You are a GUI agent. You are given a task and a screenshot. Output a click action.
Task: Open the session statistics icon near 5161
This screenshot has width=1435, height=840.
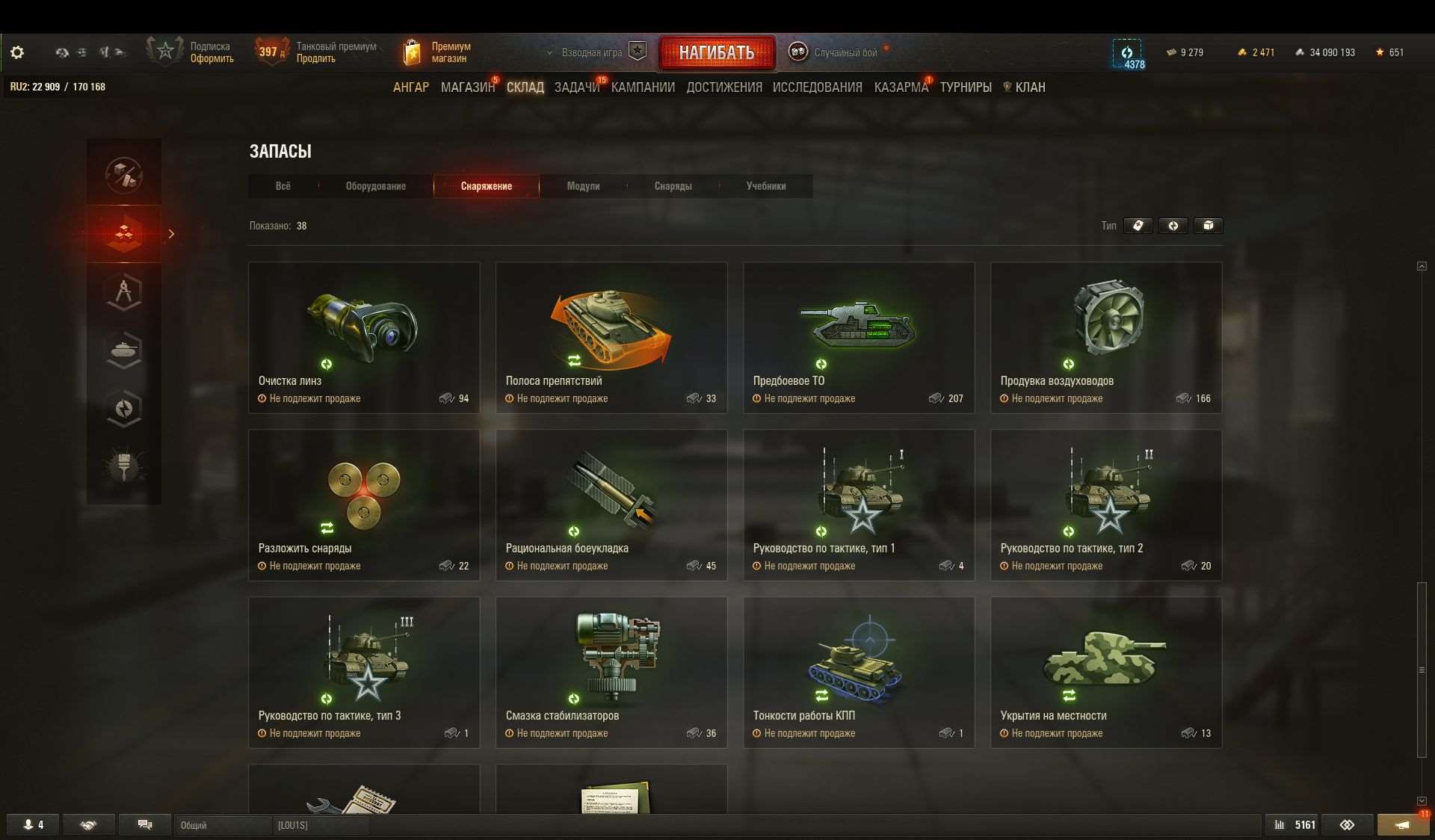(1280, 825)
